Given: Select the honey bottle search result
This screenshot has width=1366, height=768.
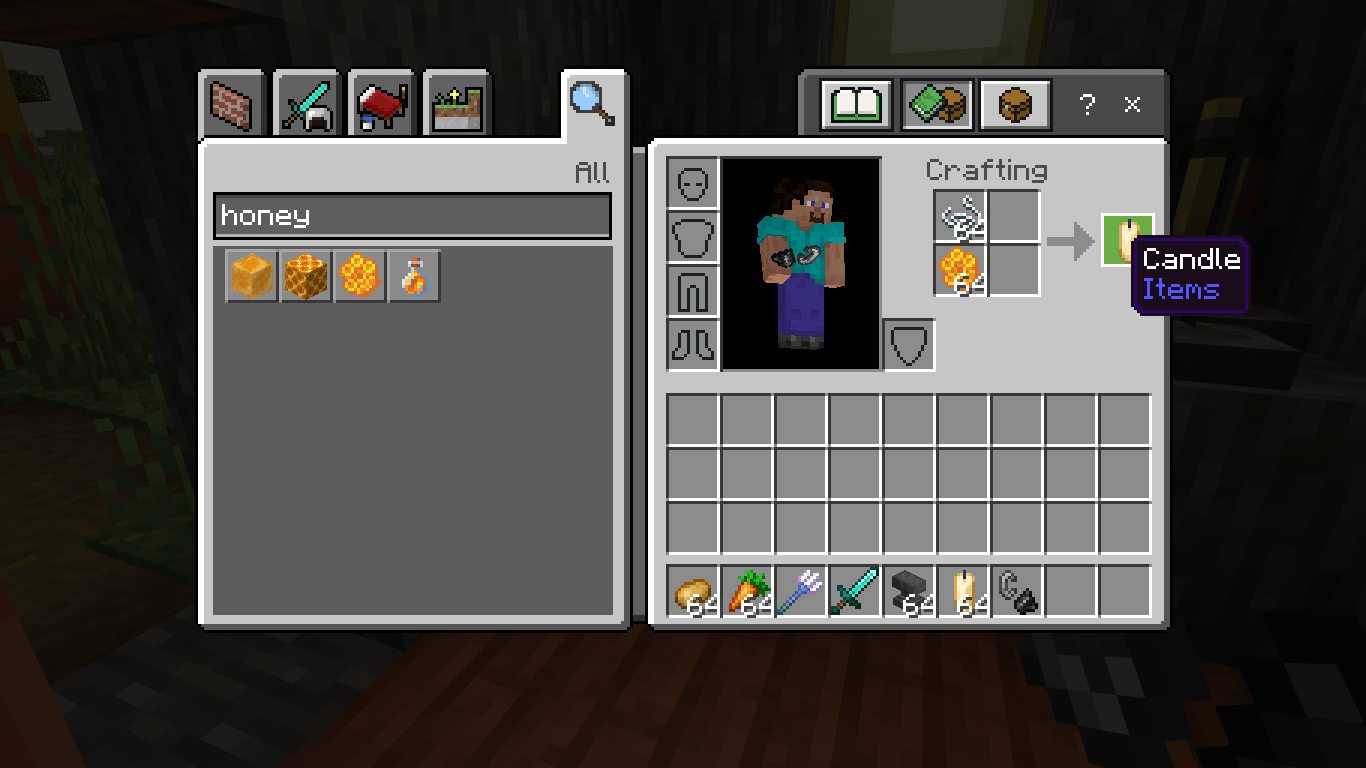Looking at the screenshot, I should point(413,276).
